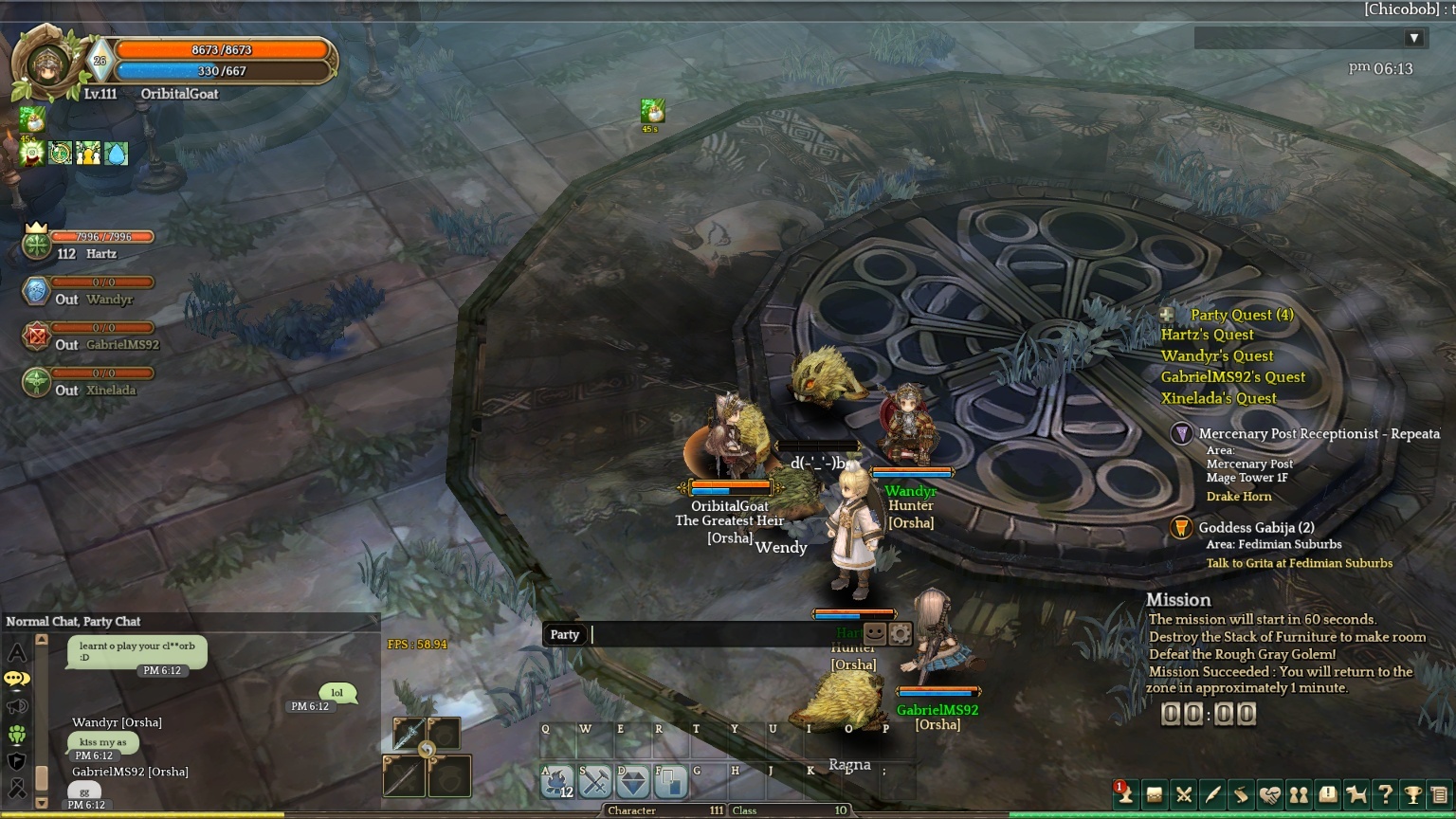Open the companion pet menu icon
The height and width of the screenshot is (819, 1456).
(x=1356, y=794)
